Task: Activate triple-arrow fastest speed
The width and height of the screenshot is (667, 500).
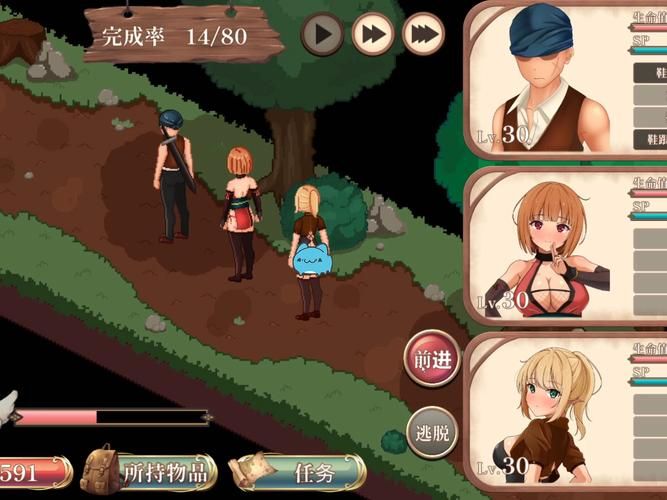Action: [x=423, y=35]
